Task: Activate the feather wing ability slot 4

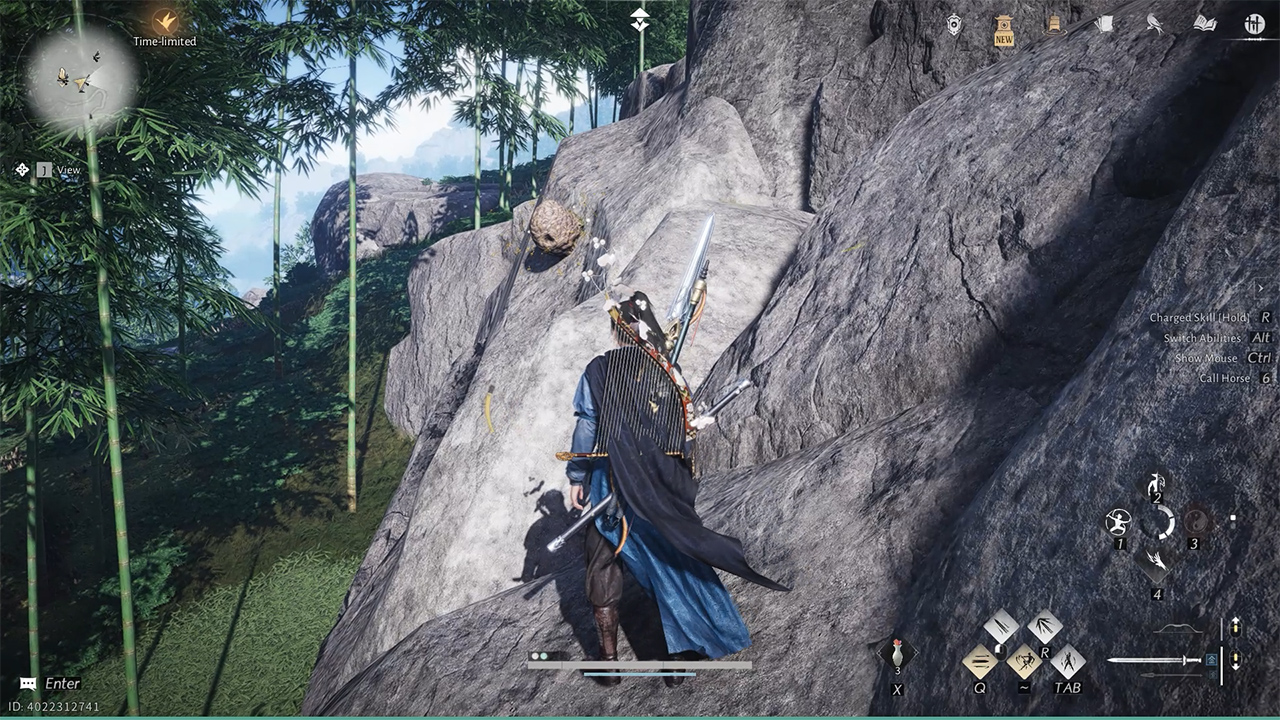Action: [x=1156, y=561]
